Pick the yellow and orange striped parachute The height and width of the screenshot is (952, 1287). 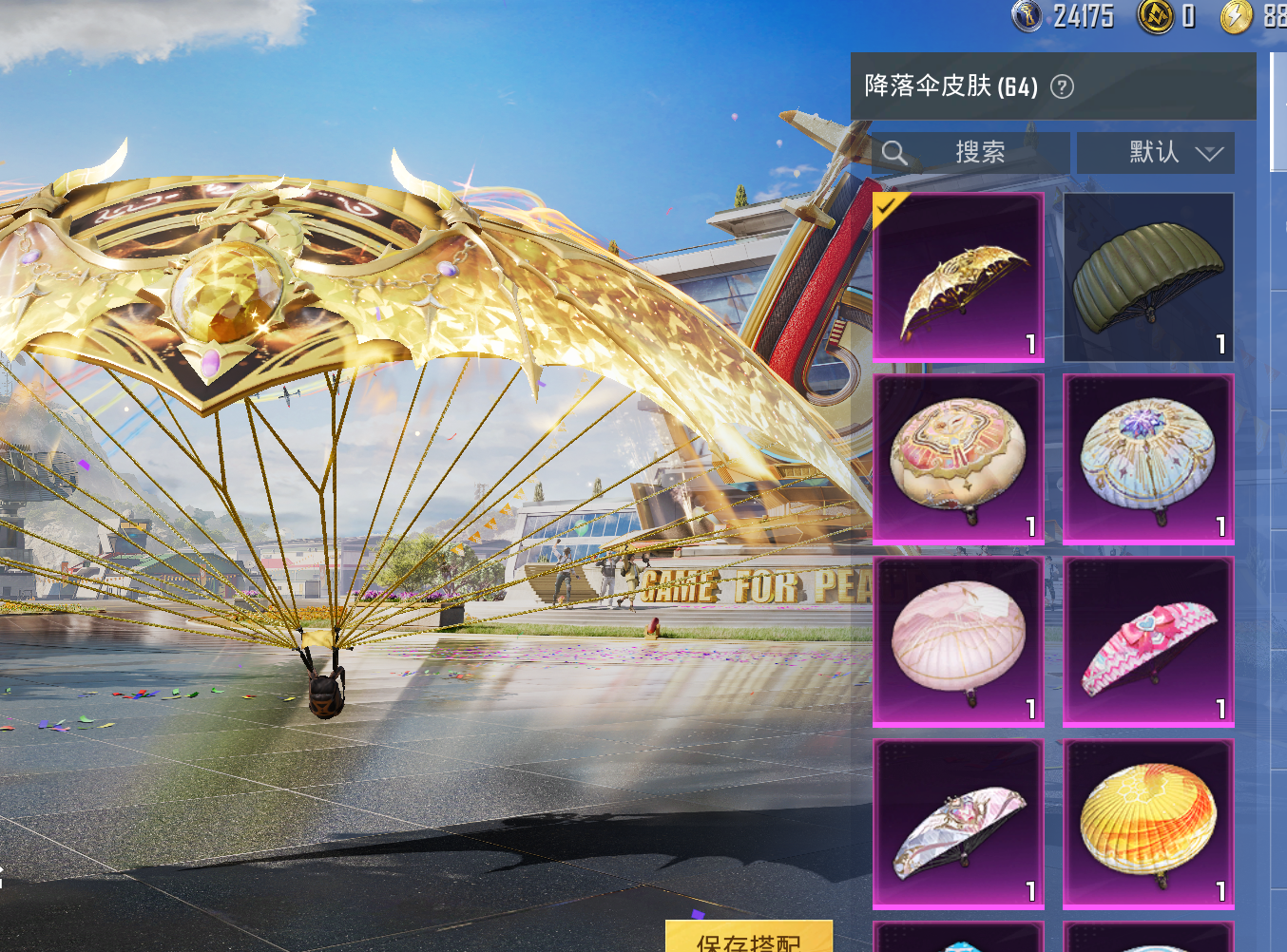pyautogui.click(x=1148, y=824)
